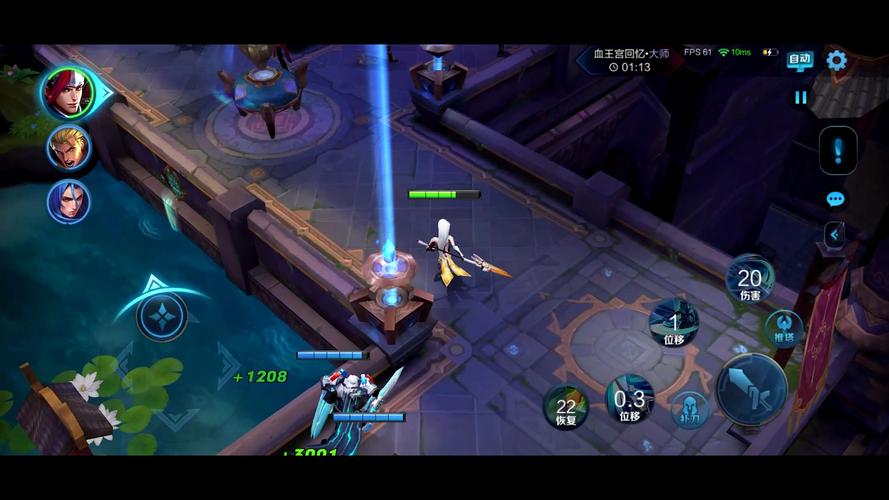Tap the exclamation mark alert button
Image resolution: width=889 pixels, height=500 pixels.
837,151
